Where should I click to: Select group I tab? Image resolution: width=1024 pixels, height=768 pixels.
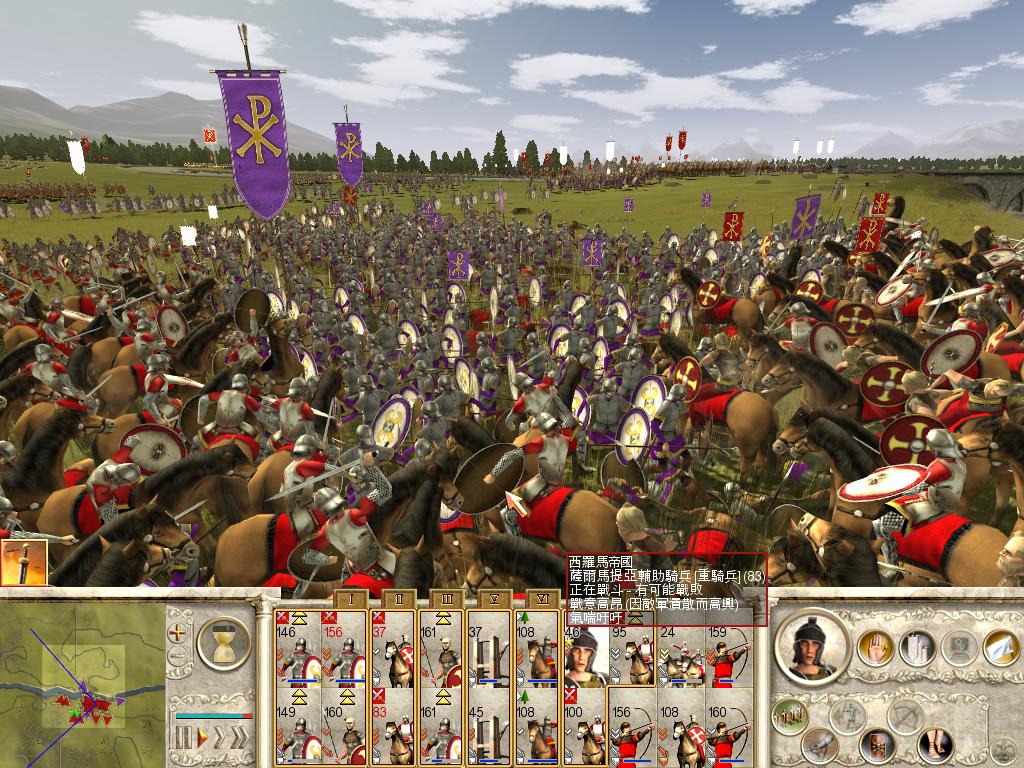[x=349, y=599]
